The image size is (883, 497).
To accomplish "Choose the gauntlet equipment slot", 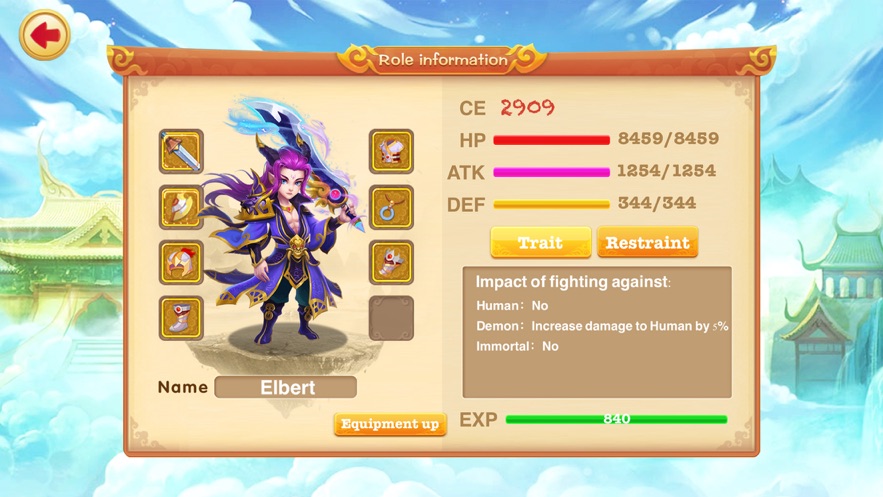I will [x=391, y=263].
